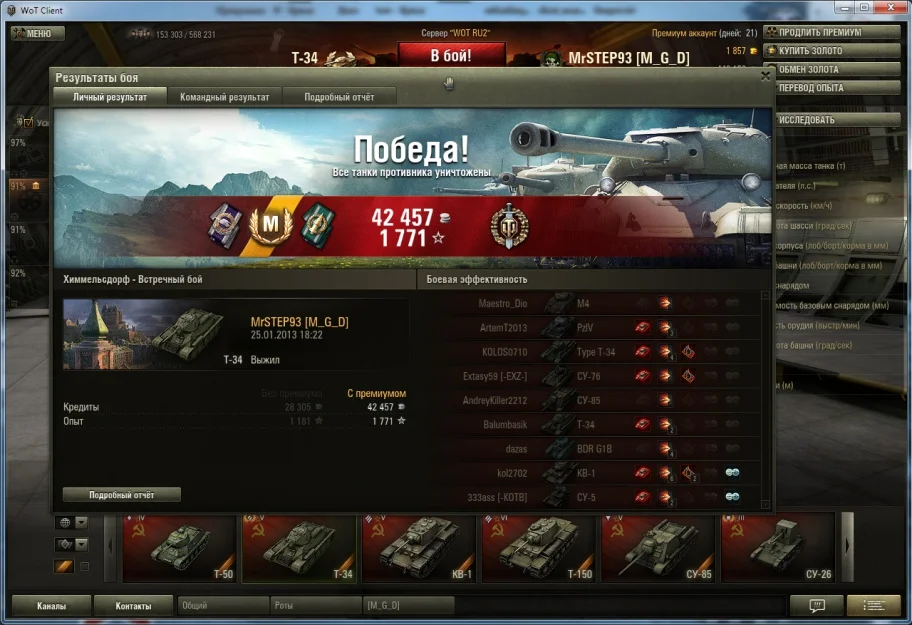Select the Т-50 tank in the carousel
The image size is (912, 625).
click(179, 548)
